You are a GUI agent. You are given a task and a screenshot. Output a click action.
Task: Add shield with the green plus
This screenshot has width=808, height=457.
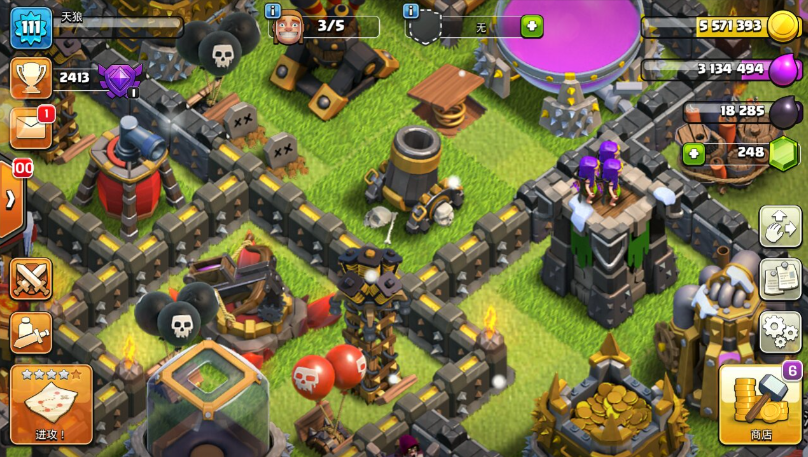(x=531, y=27)
